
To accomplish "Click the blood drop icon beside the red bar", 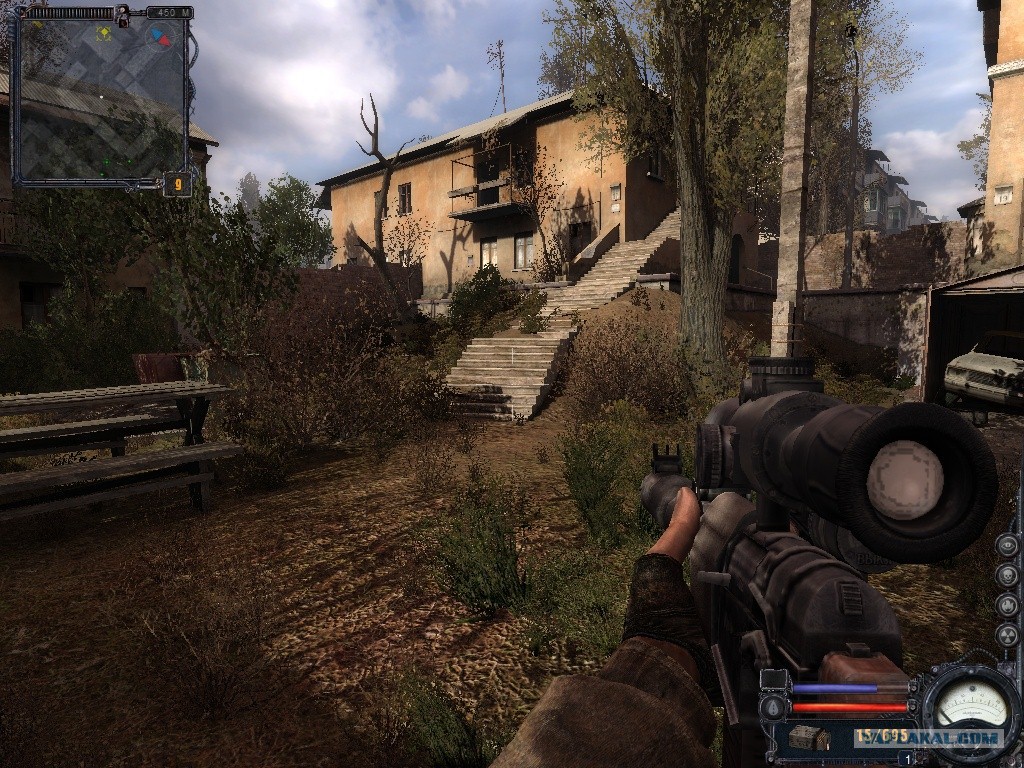I will tap(773, 707).
